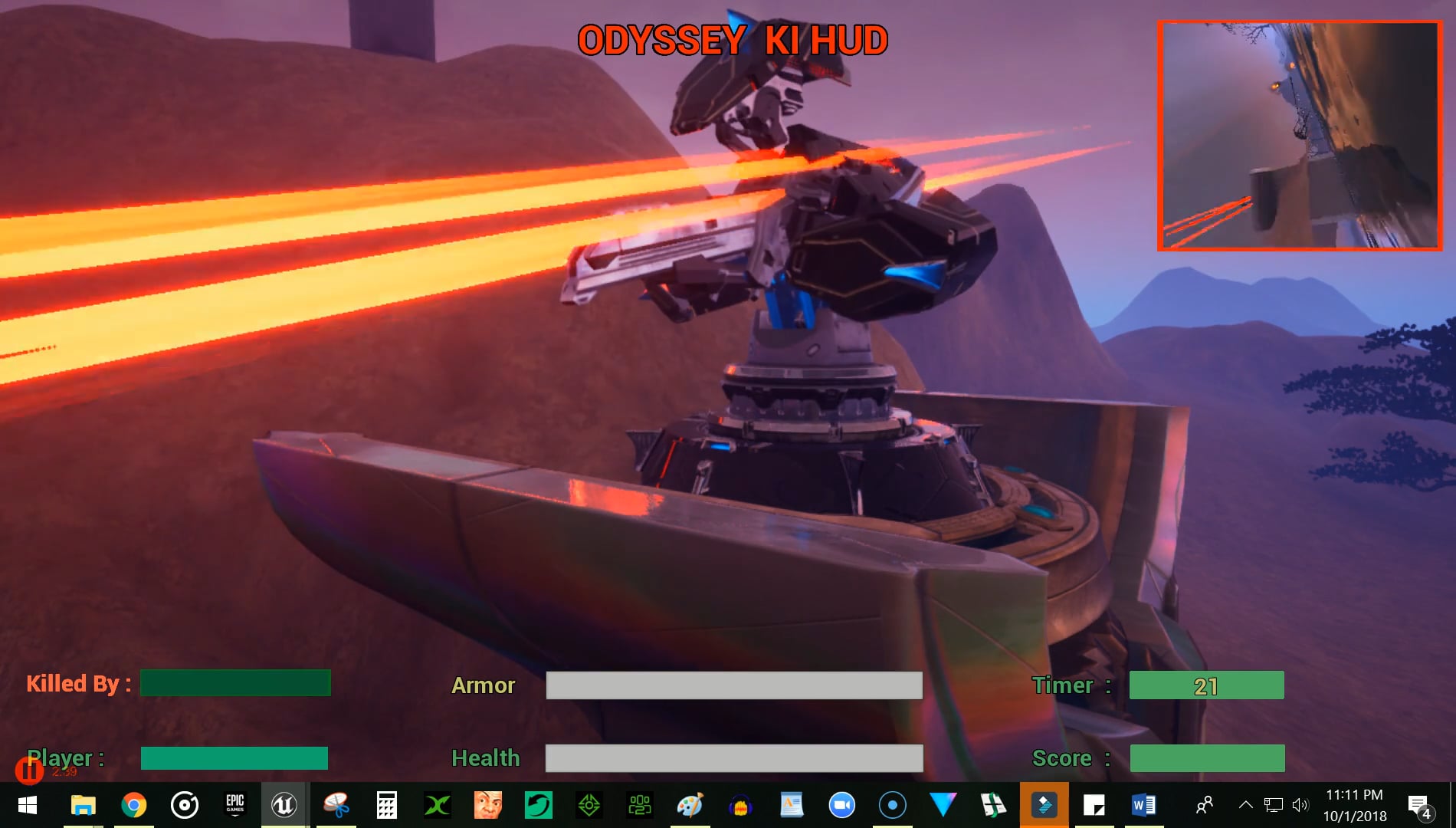The image size is (1456, 828).
Task: Open Paint with the palette icon
Action: pyautogui.click(x=690, y=804)
